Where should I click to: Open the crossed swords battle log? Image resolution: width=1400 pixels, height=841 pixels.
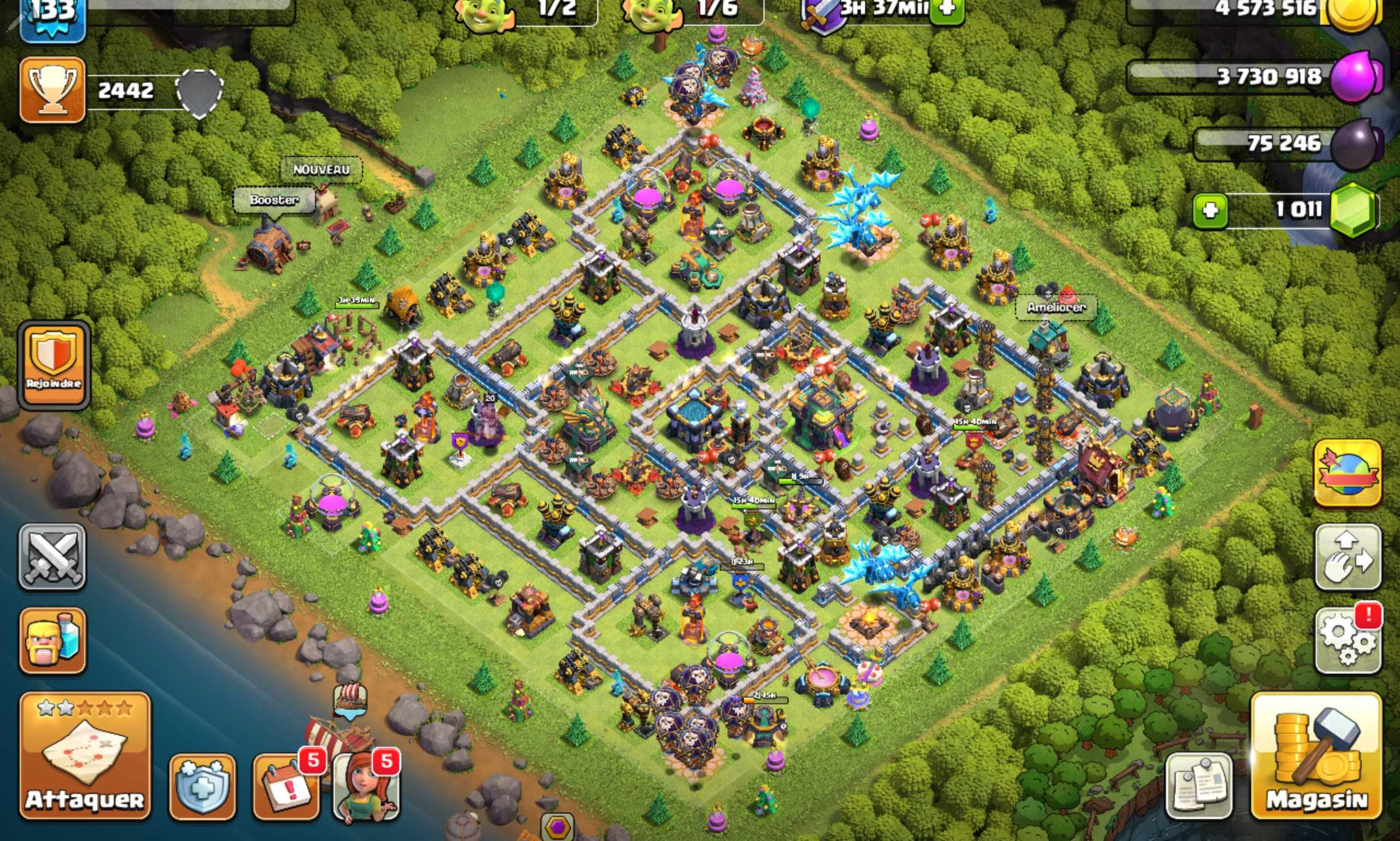[52, 556]
